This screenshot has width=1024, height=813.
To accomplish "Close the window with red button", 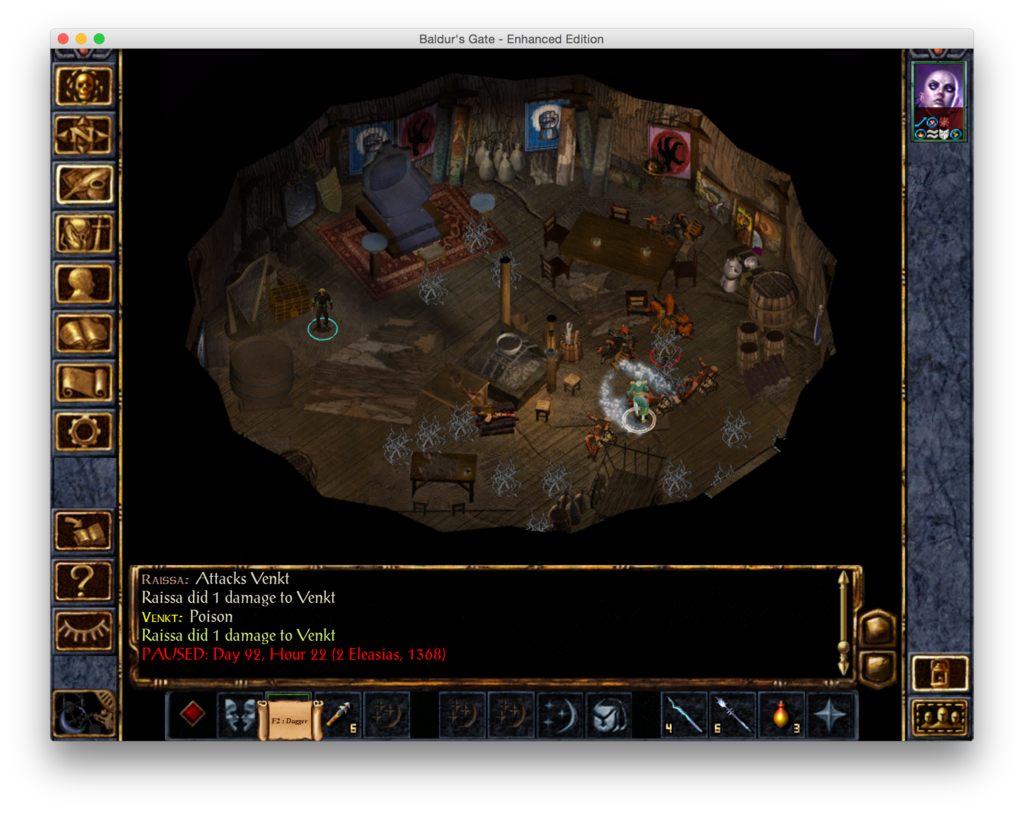I will click(x=63, y=39).
